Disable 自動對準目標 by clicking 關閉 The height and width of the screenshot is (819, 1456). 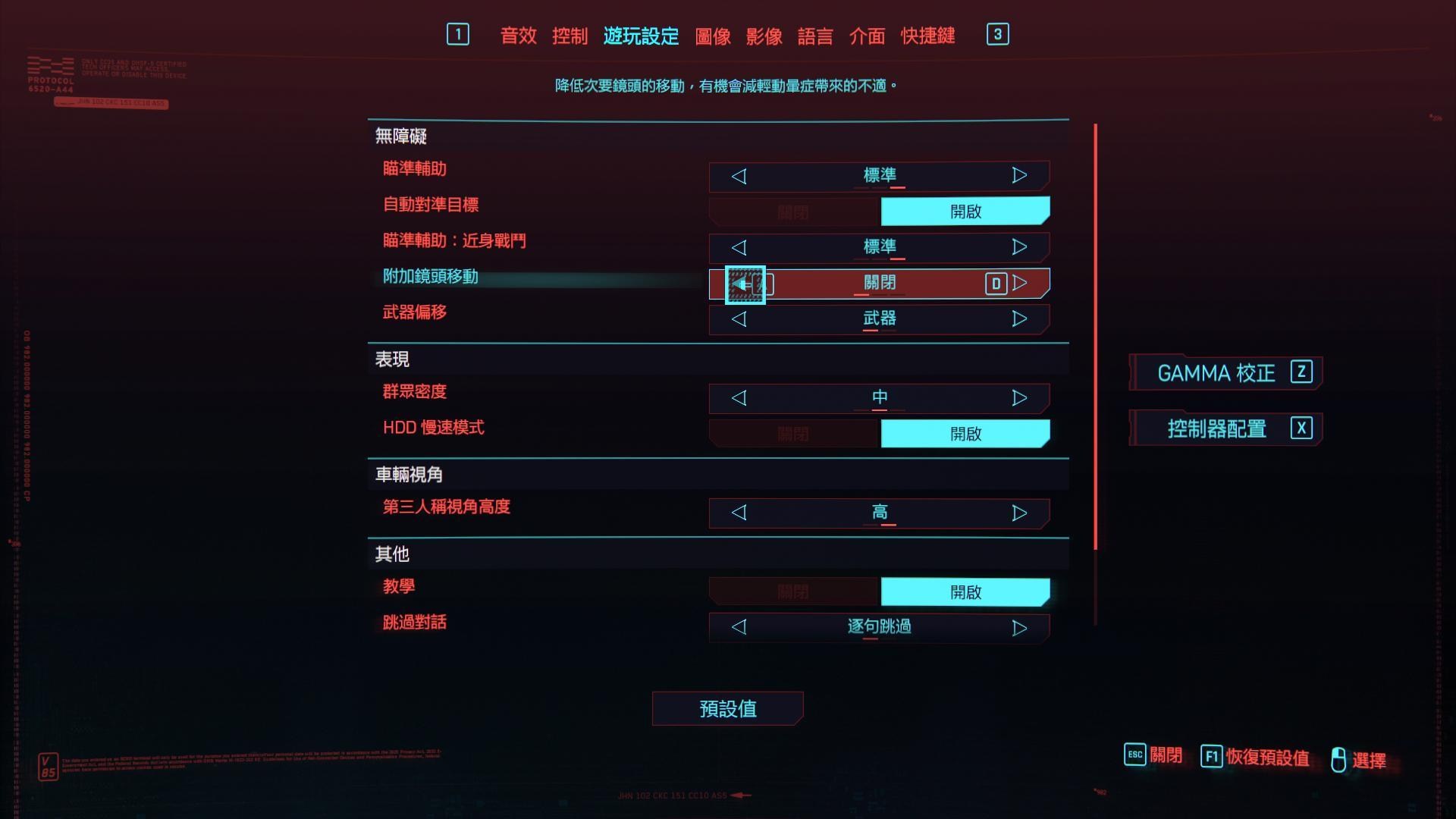tap(792, 212)
